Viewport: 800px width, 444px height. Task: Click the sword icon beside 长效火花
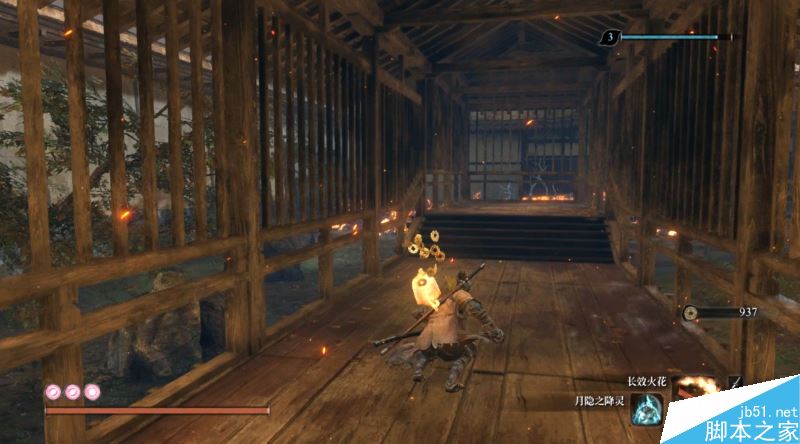click(x=737, y=382)
